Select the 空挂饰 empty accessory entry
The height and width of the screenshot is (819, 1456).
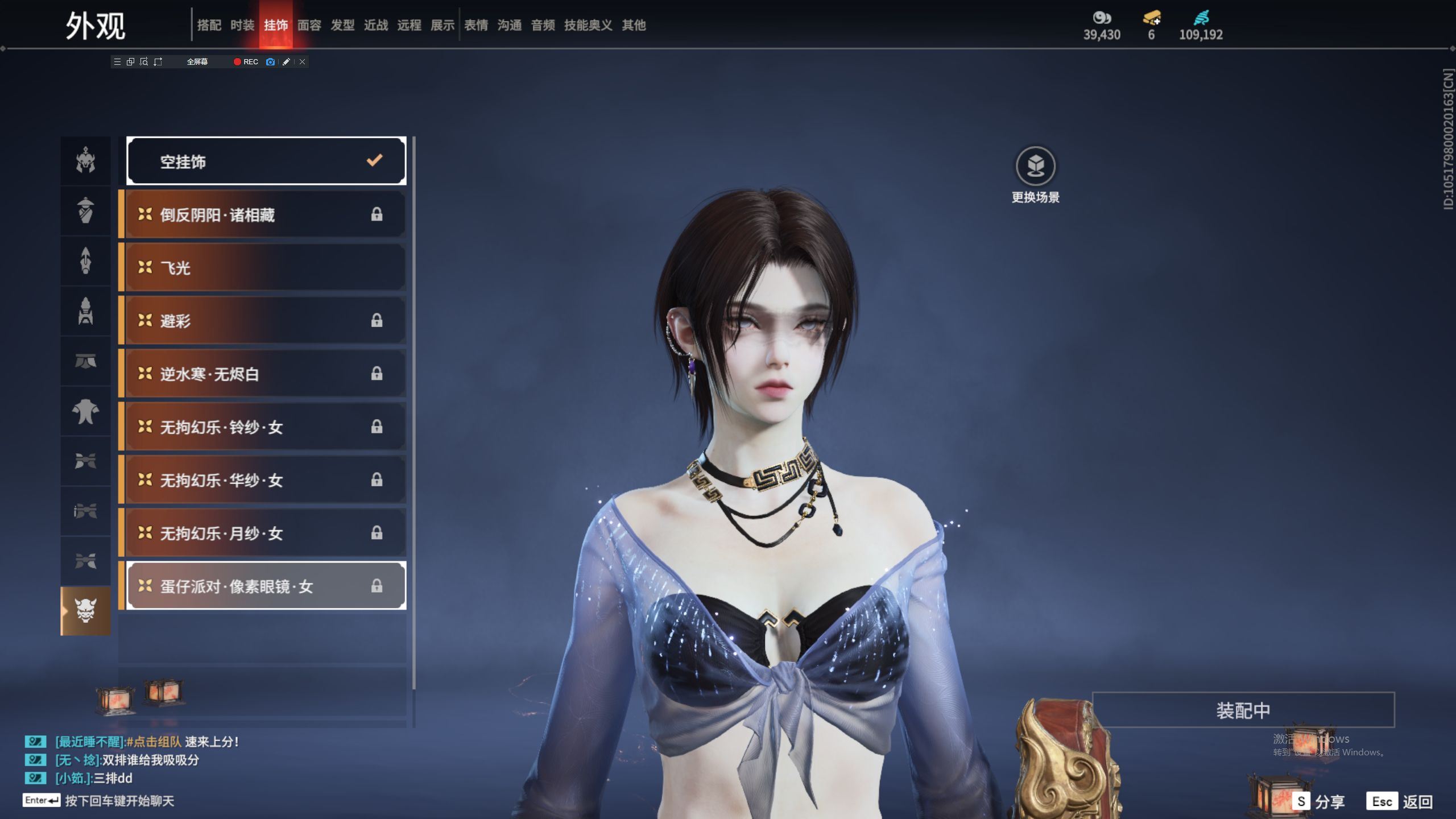[x=266, y=162]
